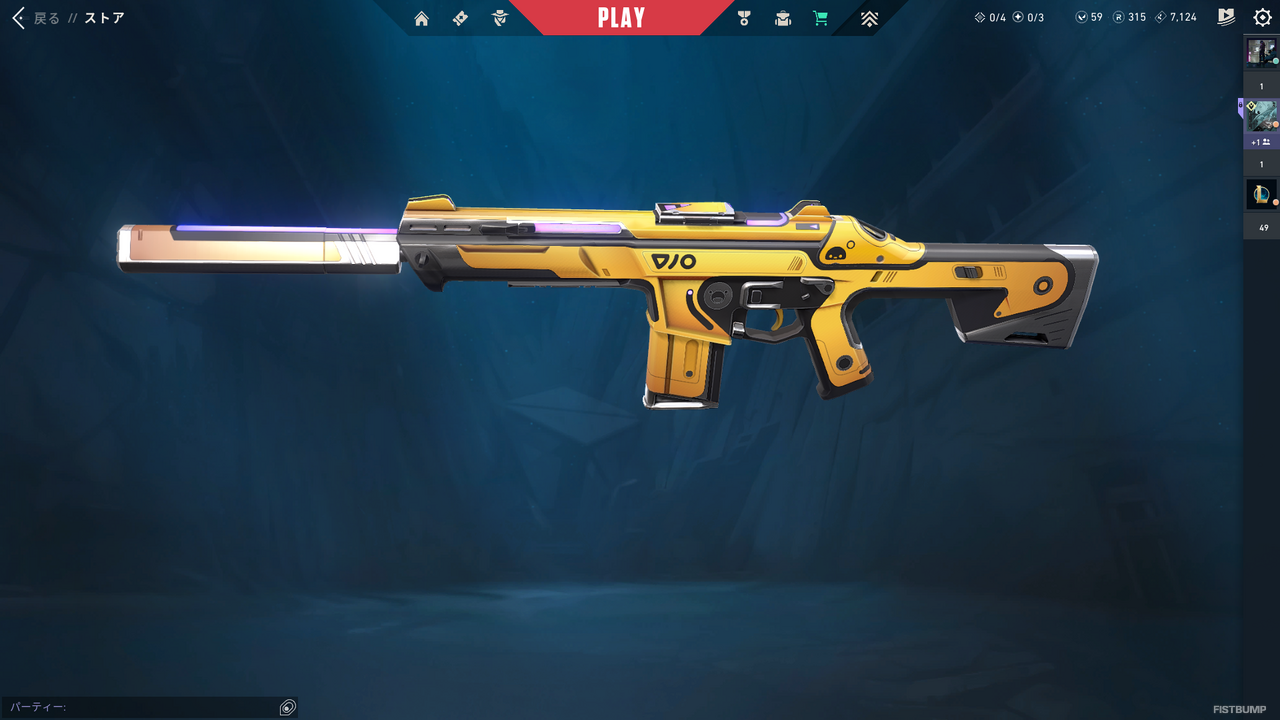Click the Valorant Points balance icon
The width and height of the screenshot is (1280, 720).
click(1082, 17)
